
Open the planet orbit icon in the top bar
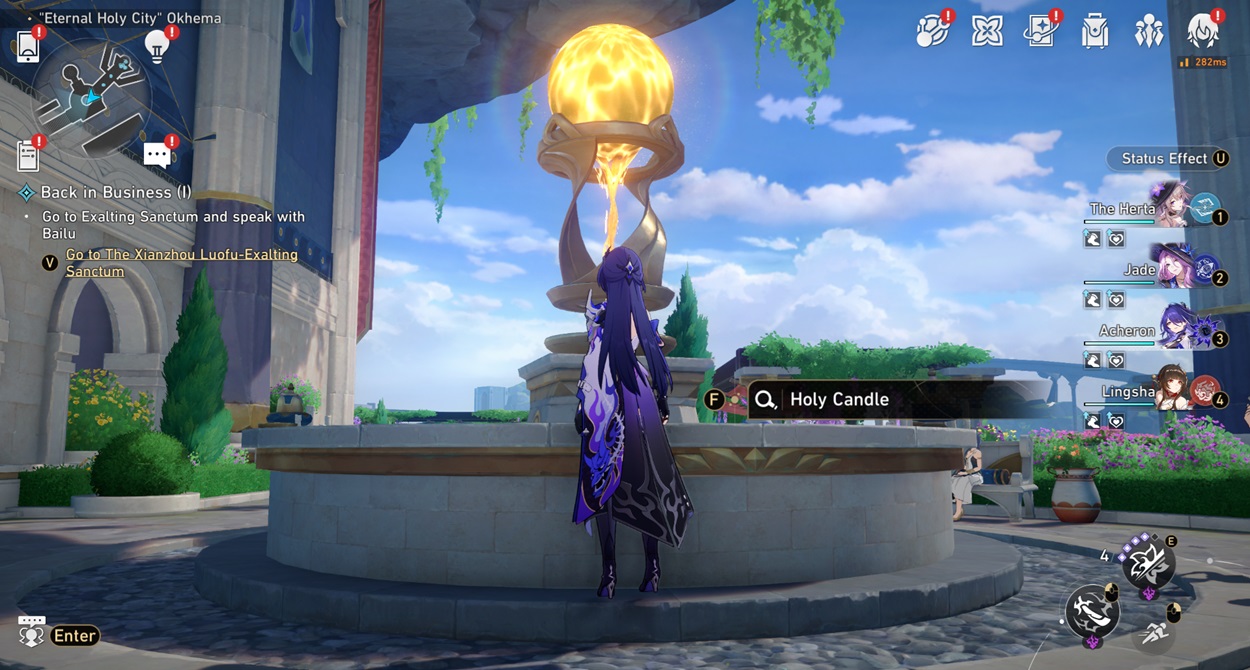(x=932, y=31)
